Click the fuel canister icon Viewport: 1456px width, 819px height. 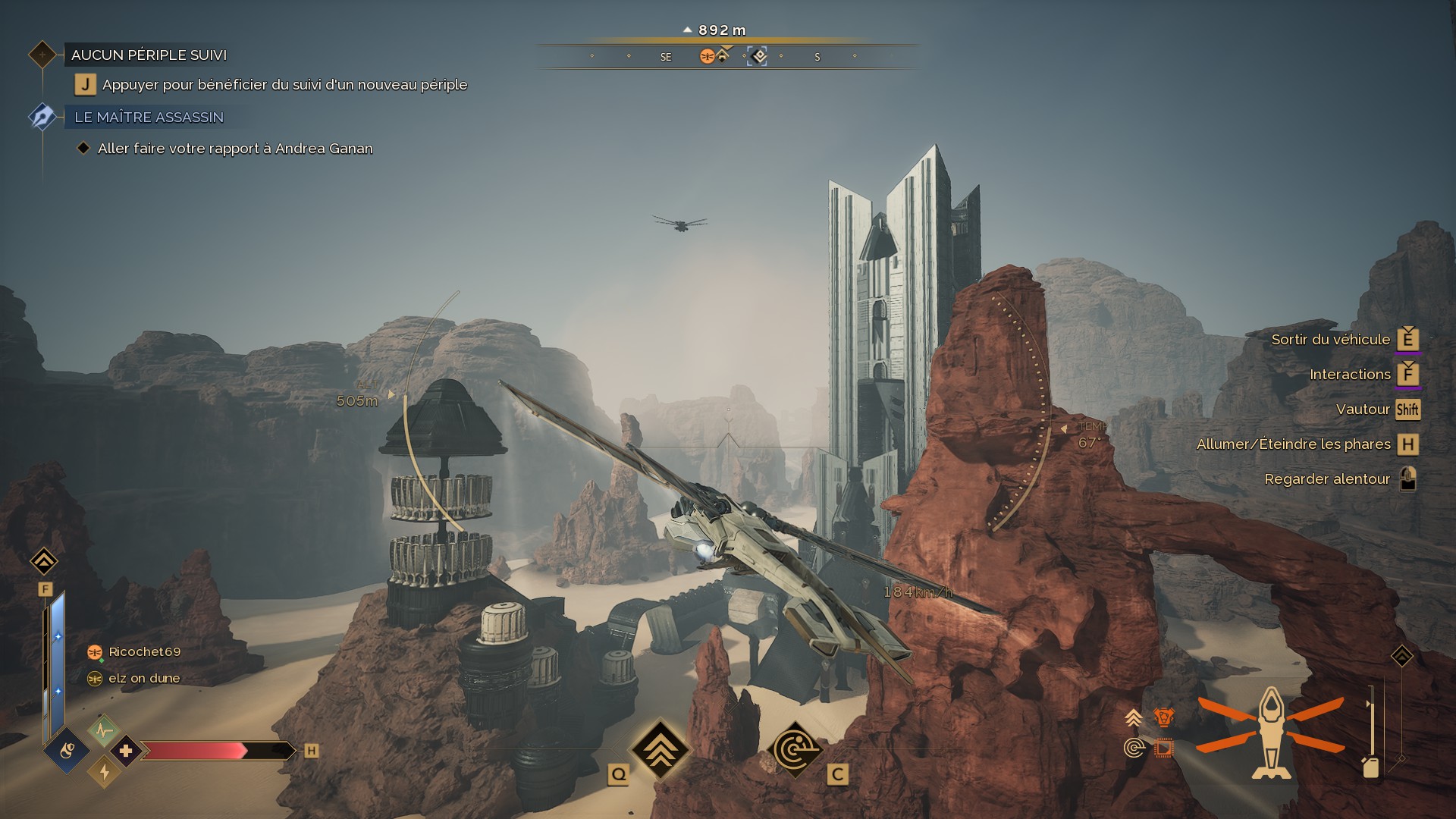1370,767
